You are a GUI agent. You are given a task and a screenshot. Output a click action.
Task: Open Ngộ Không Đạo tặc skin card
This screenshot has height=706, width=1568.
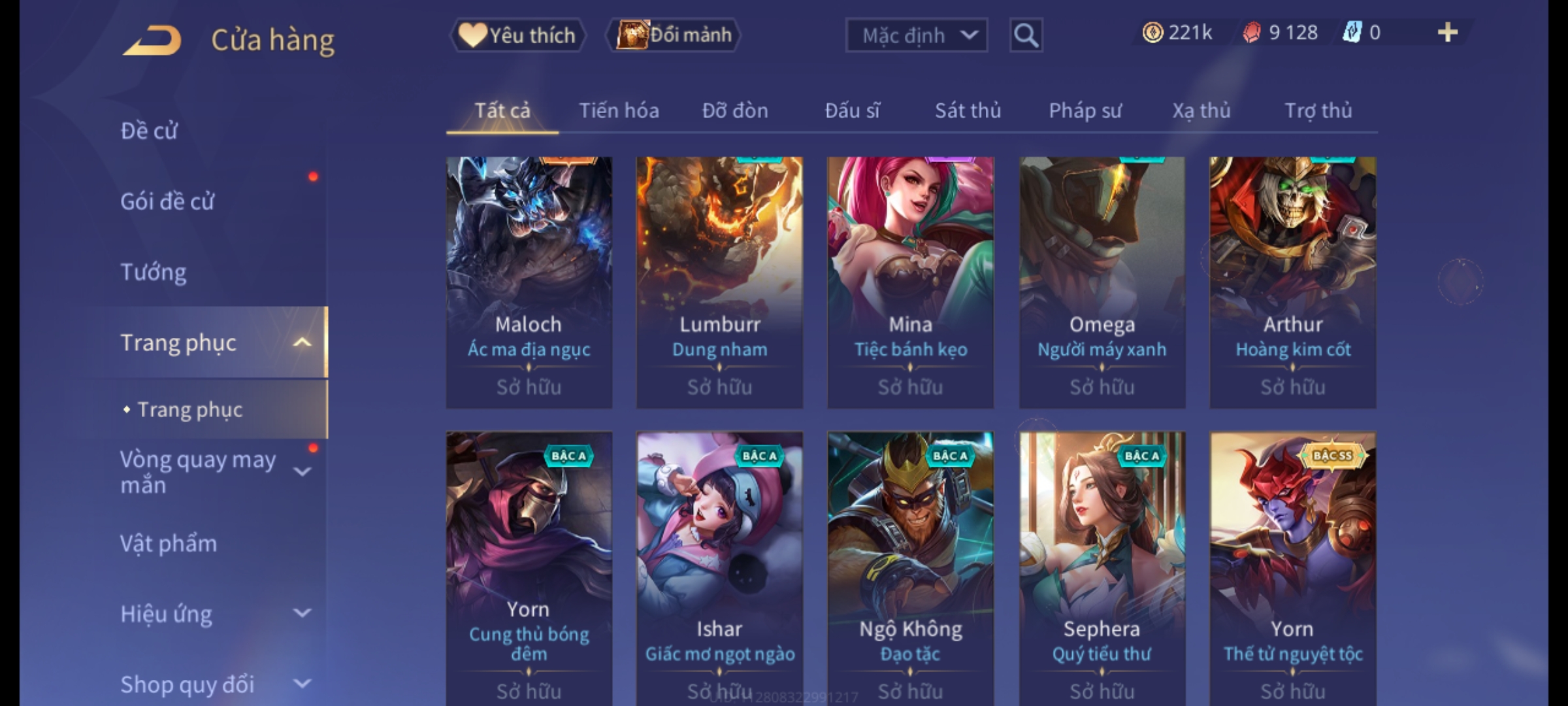tap(911, 562)
